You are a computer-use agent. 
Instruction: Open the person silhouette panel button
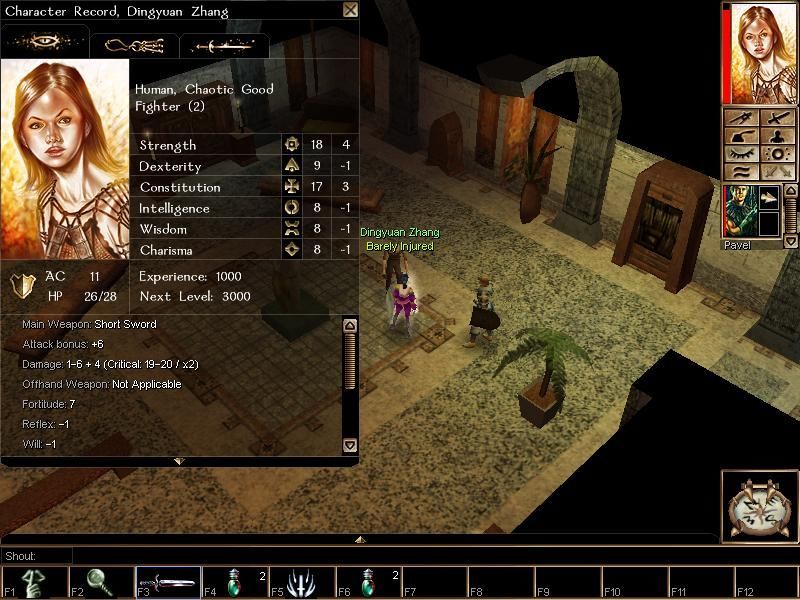pos(777,136)
